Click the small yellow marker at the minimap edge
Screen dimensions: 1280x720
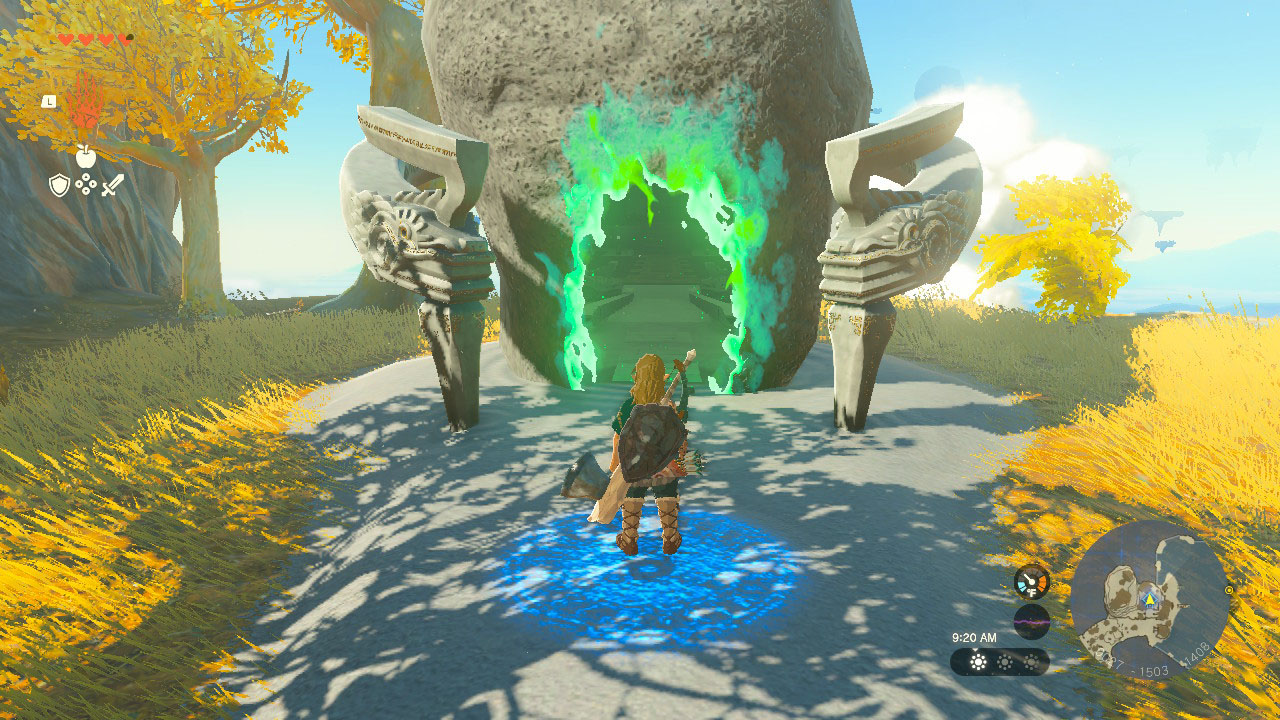tap(1228, 590)
